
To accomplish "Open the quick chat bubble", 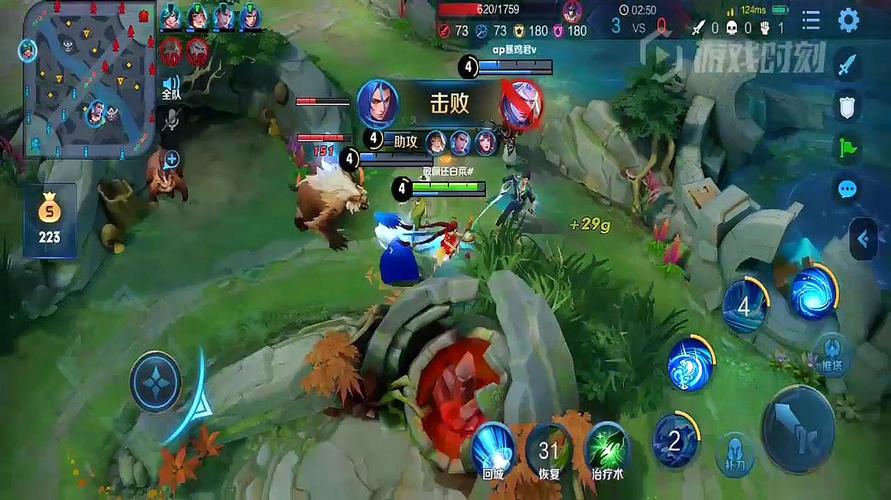I will 848,188.
